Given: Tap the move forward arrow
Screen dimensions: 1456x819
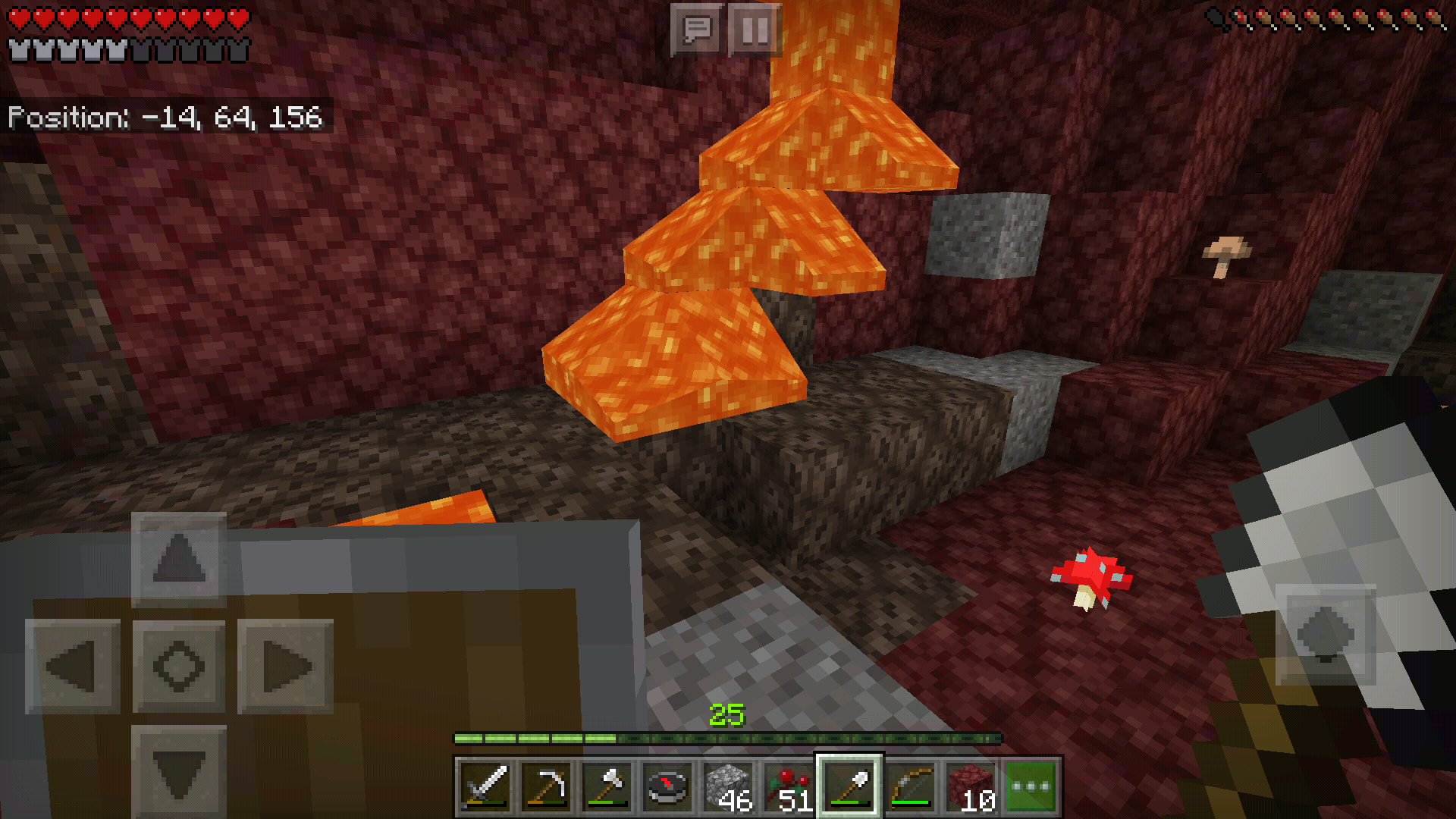Looking at the screenshot, I should click(179, 559).
